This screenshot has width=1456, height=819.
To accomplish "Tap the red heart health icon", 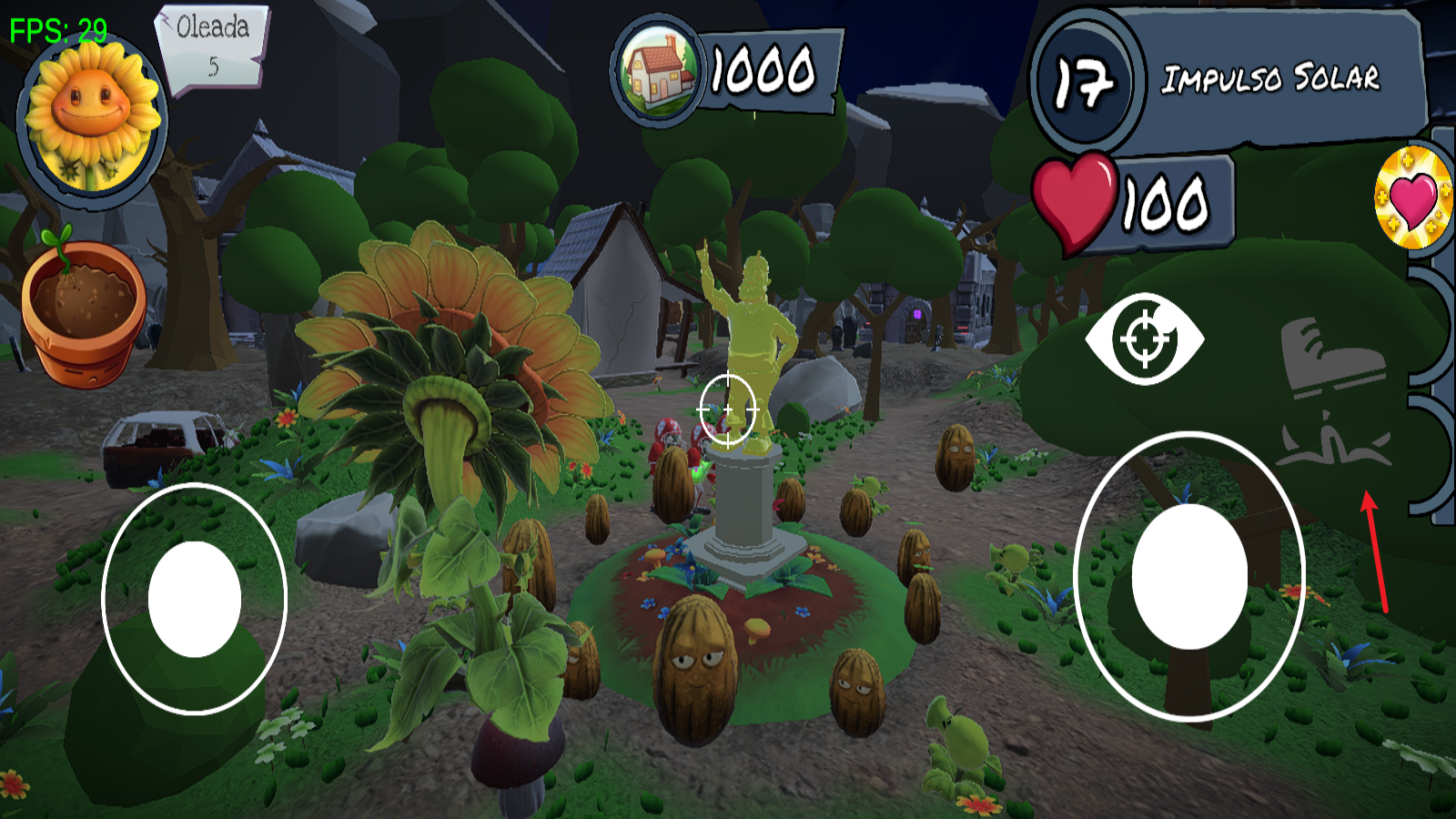I will pyautogui.click(x=1074, y=202).
